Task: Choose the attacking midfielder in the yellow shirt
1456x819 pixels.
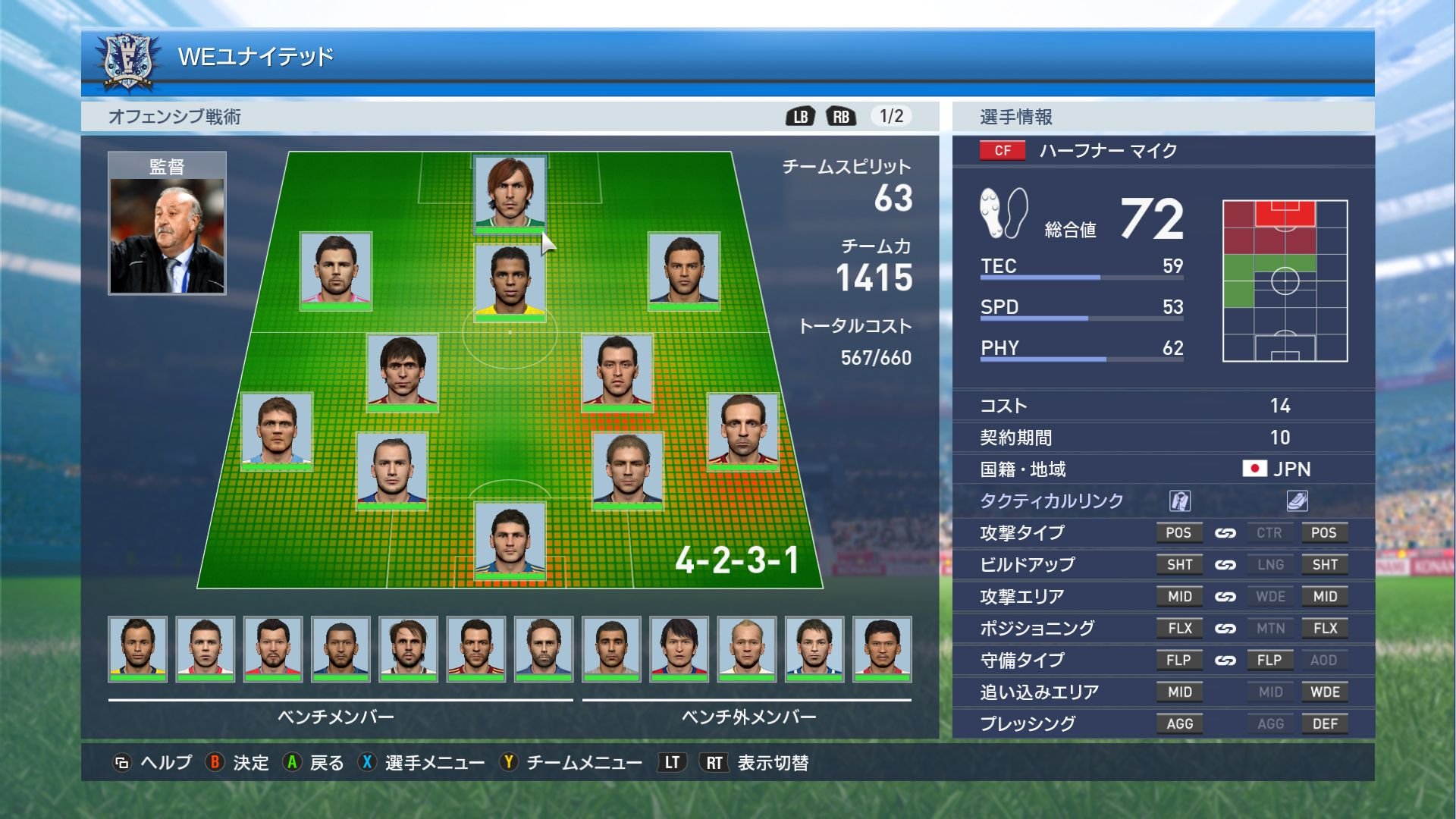Action: [x=510, y=281]
